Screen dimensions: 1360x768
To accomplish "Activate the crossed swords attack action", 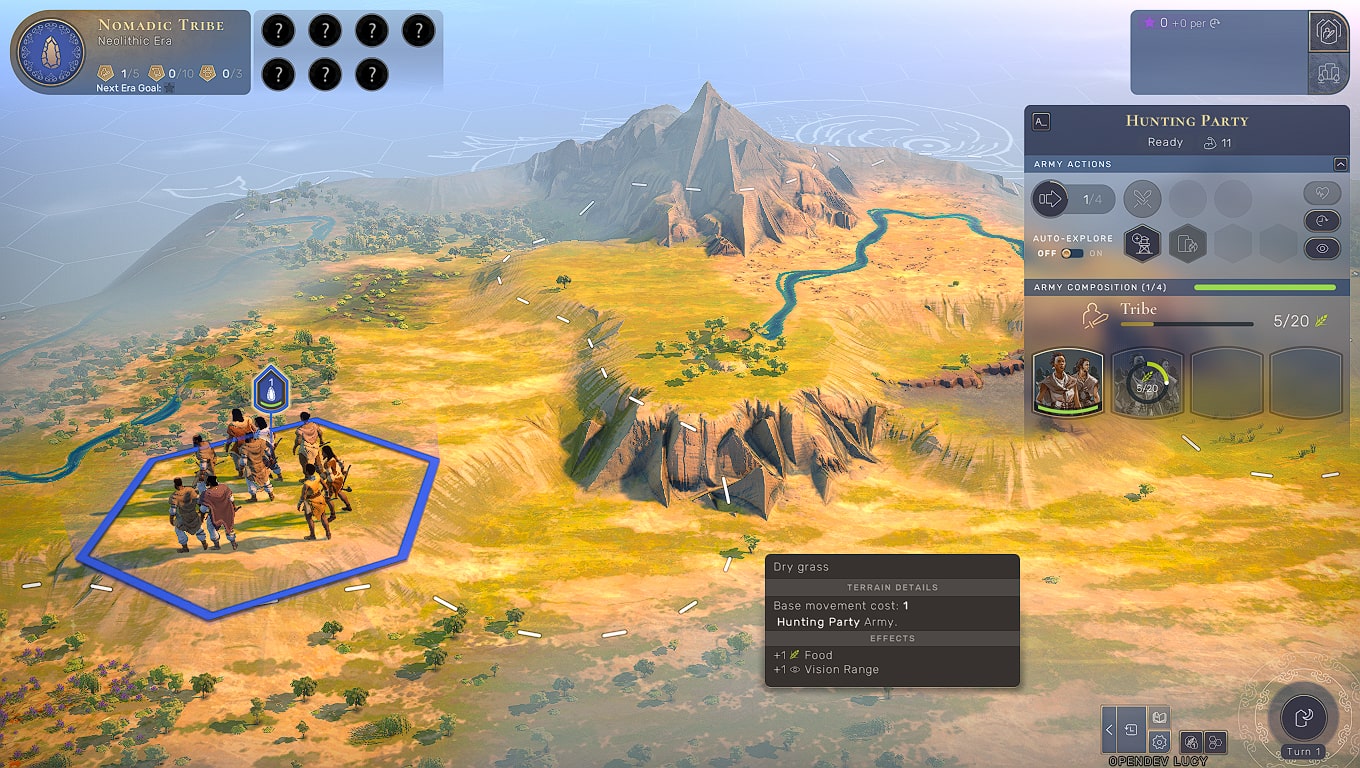I will pos(1142,199).
